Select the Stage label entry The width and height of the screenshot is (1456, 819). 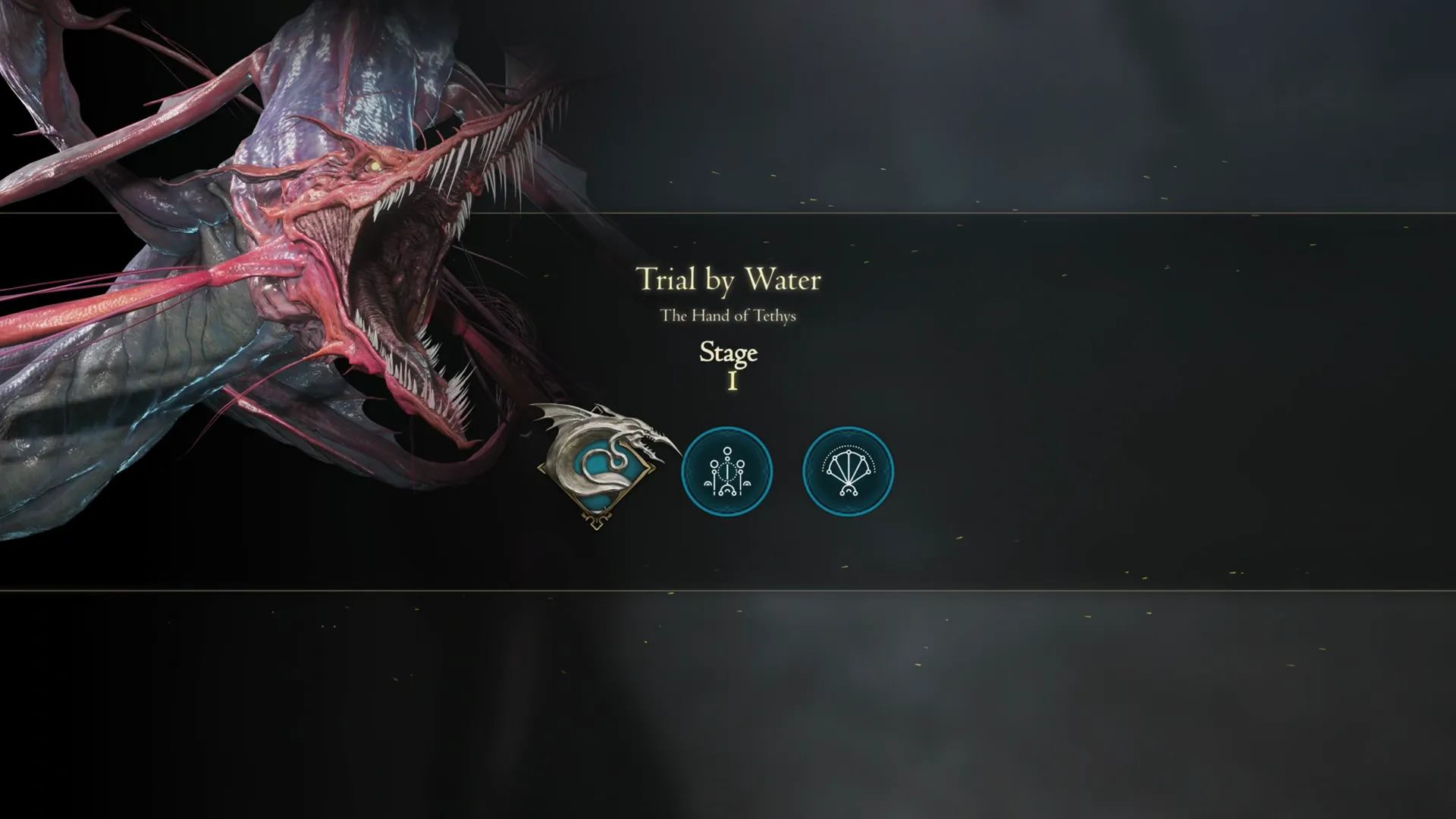click(728, 353)
